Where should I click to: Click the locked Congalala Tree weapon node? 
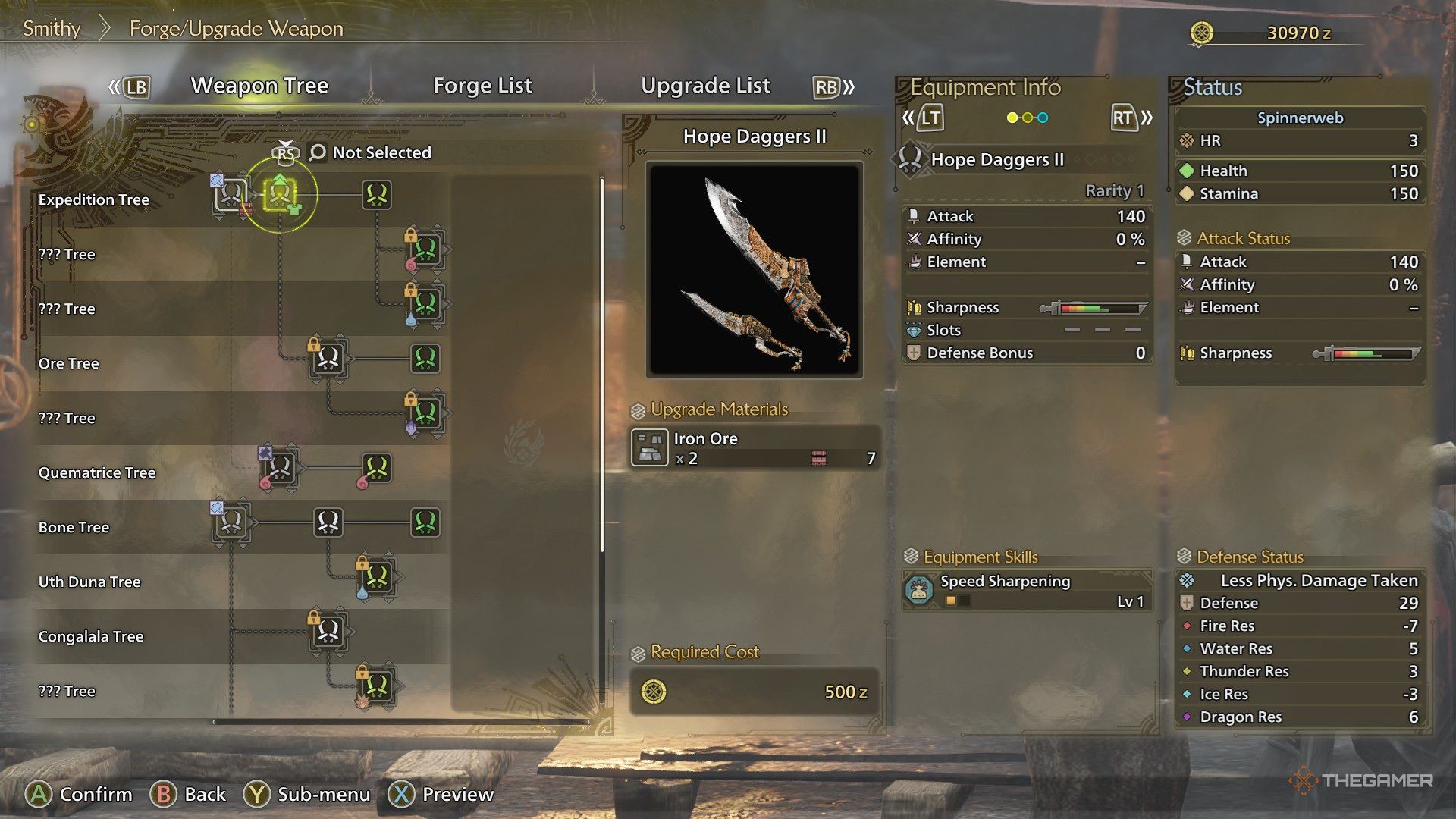[328, 631]
